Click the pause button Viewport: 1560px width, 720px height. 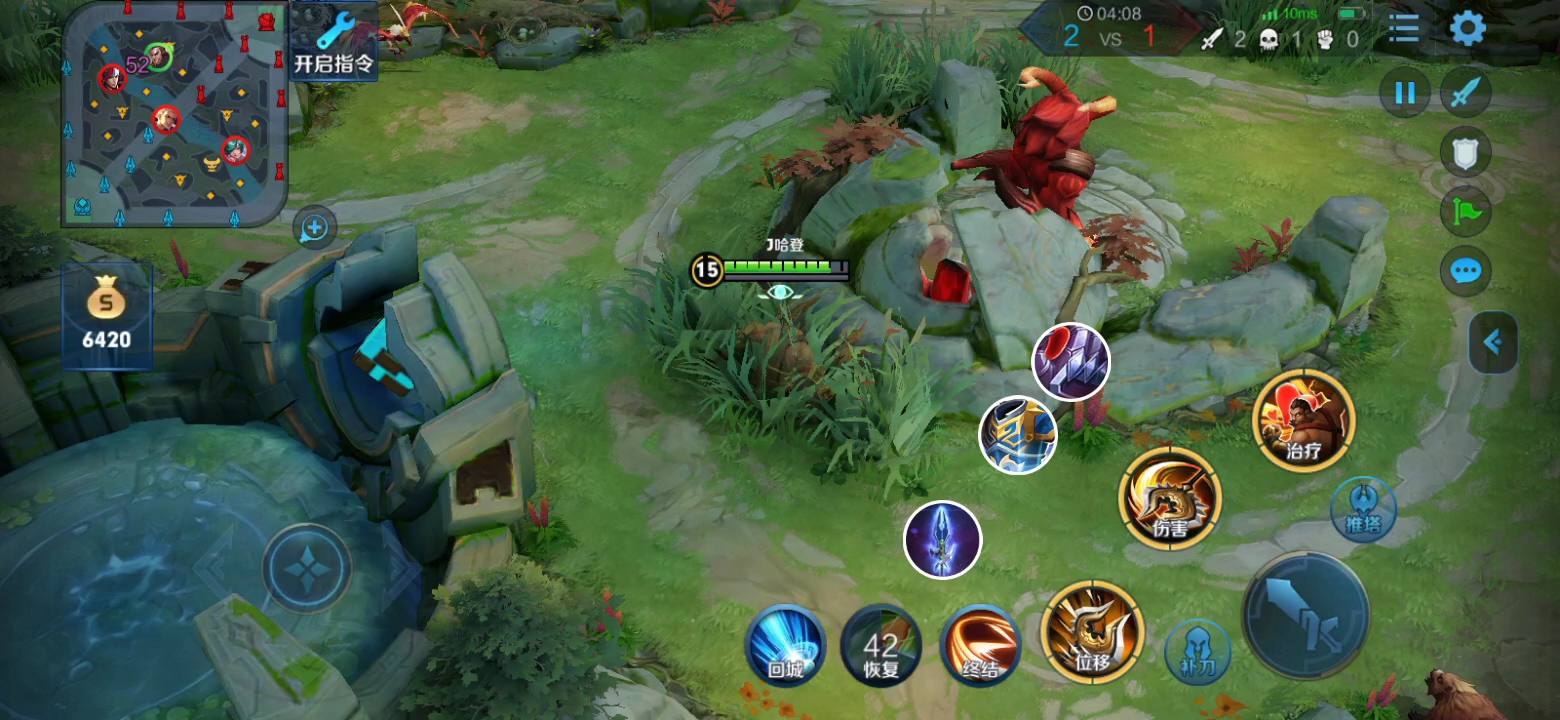[1405, 94]
